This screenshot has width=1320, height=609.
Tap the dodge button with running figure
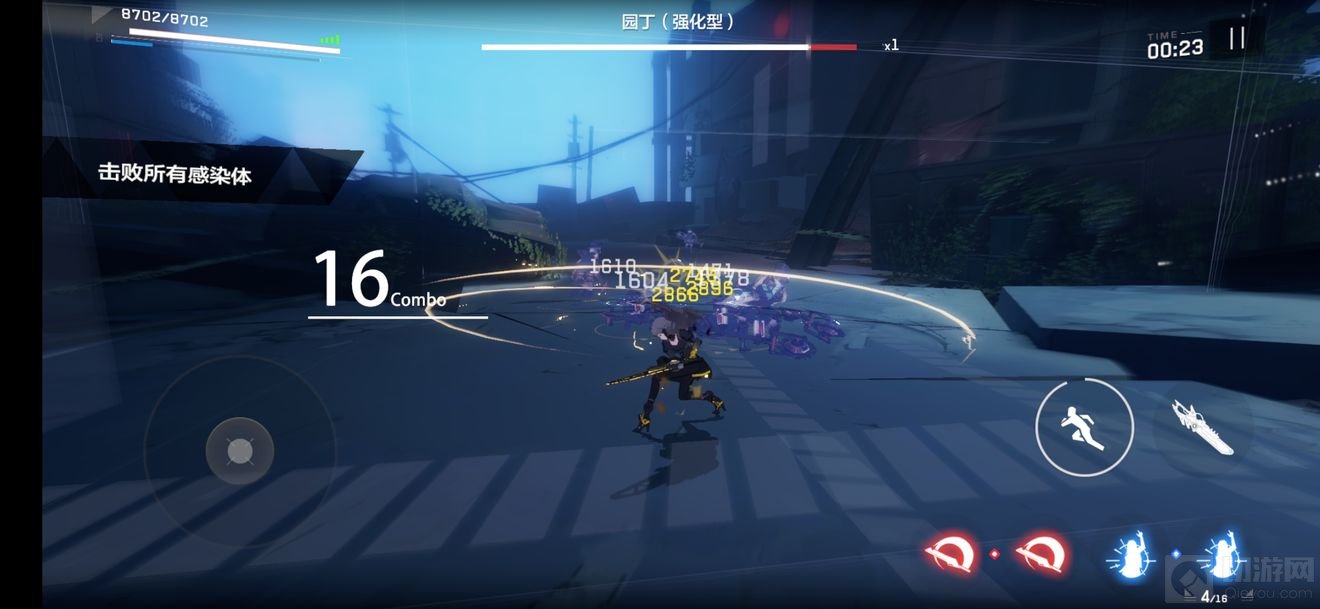click(1084, 427)
